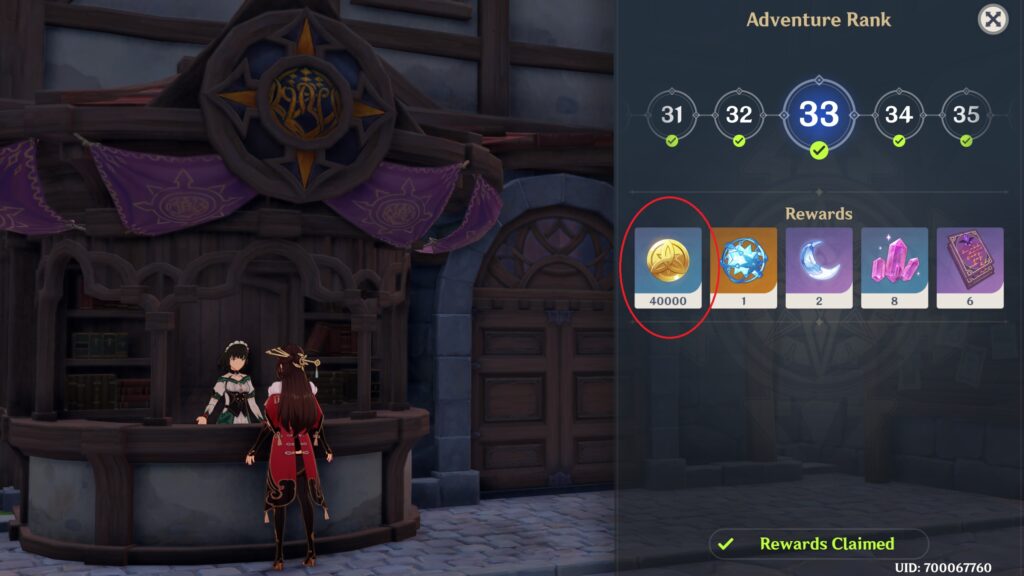The width and height of the screenshot is (1024, 576).
Task: Show Adventure Rank 35 rewards
Action: (x=966, y=115)
